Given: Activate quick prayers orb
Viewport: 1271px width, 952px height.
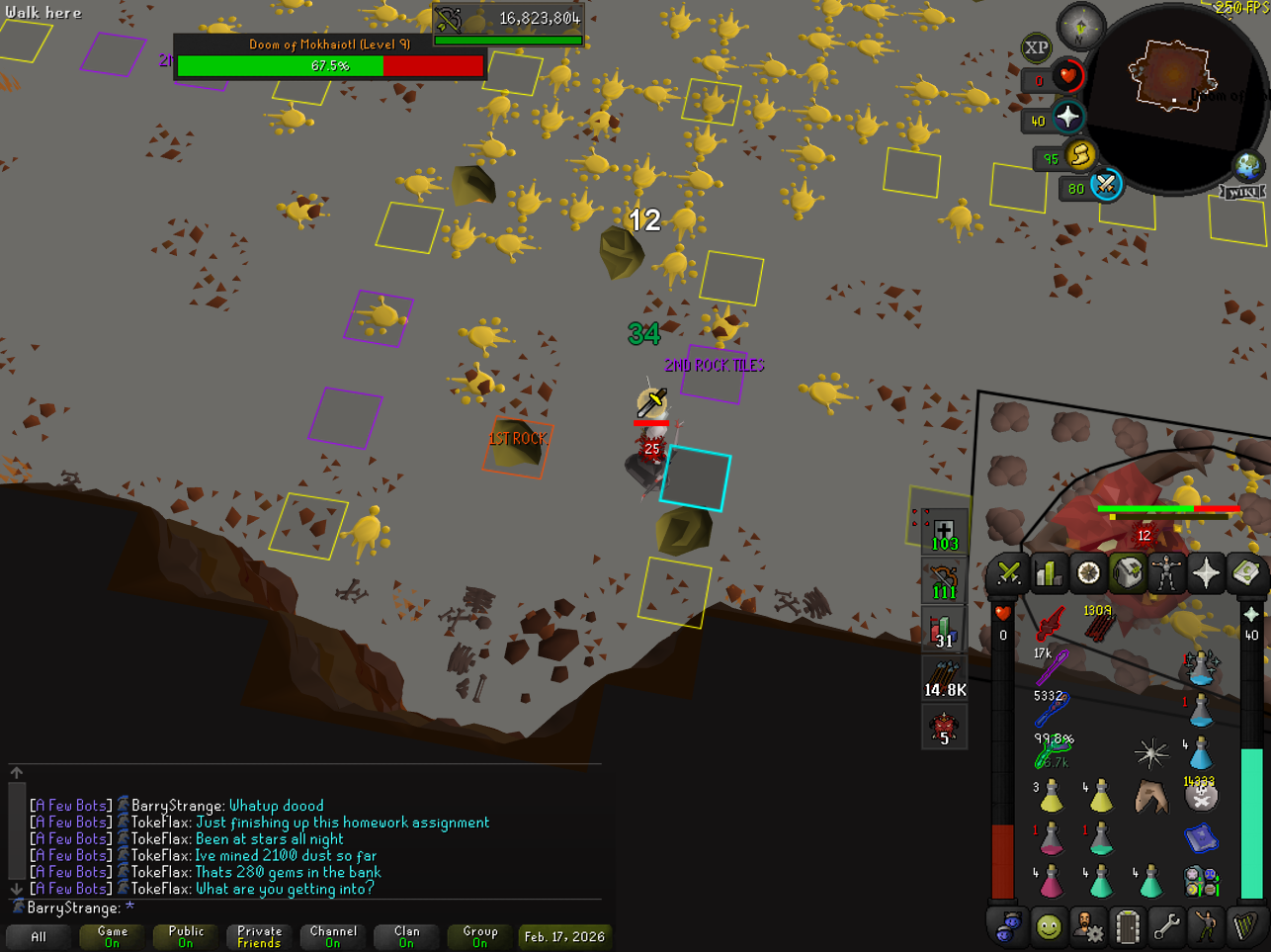Looking at the screenshot, I should coord(1068,118).
